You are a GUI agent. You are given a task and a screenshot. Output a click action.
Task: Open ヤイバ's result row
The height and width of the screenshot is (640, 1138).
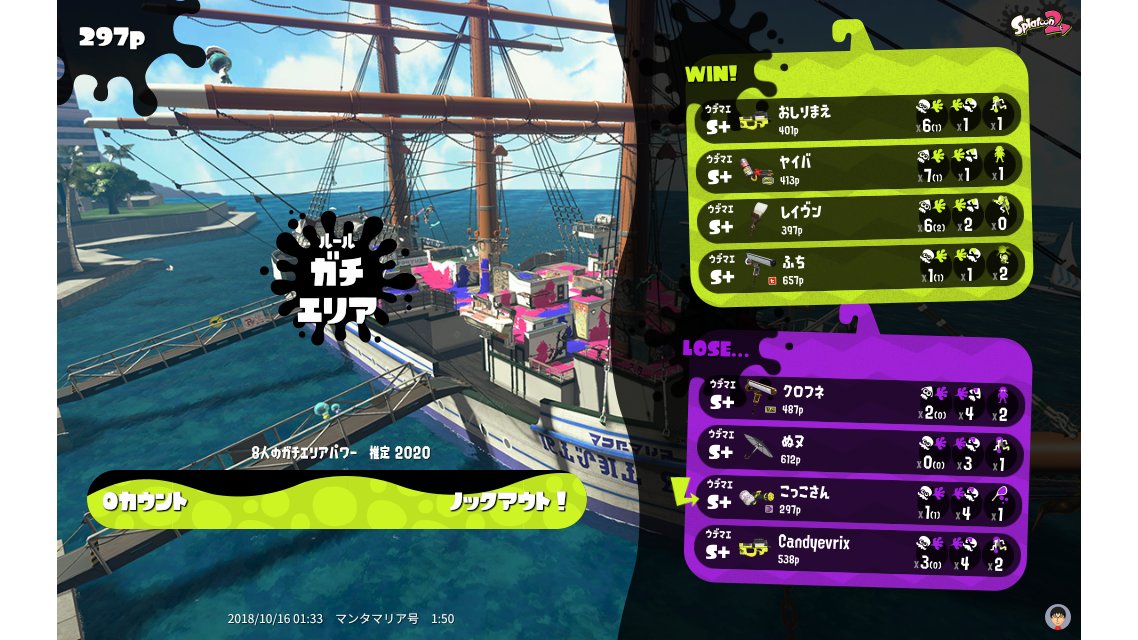[858, 167]
